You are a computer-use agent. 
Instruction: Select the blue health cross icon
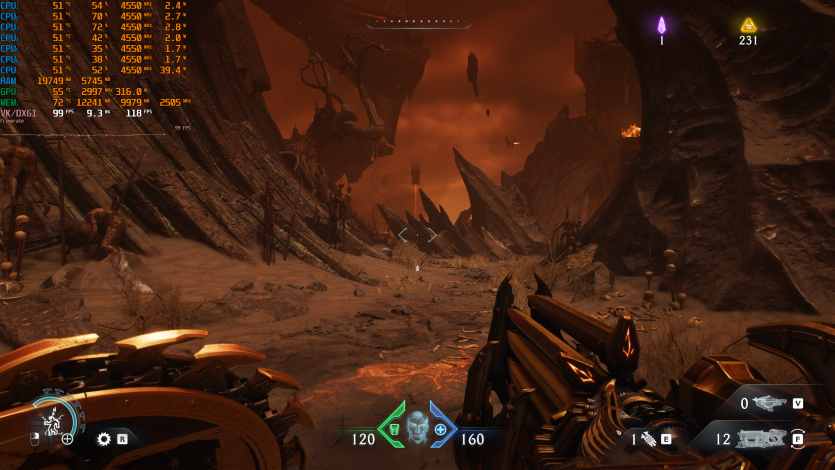point(440,430)
